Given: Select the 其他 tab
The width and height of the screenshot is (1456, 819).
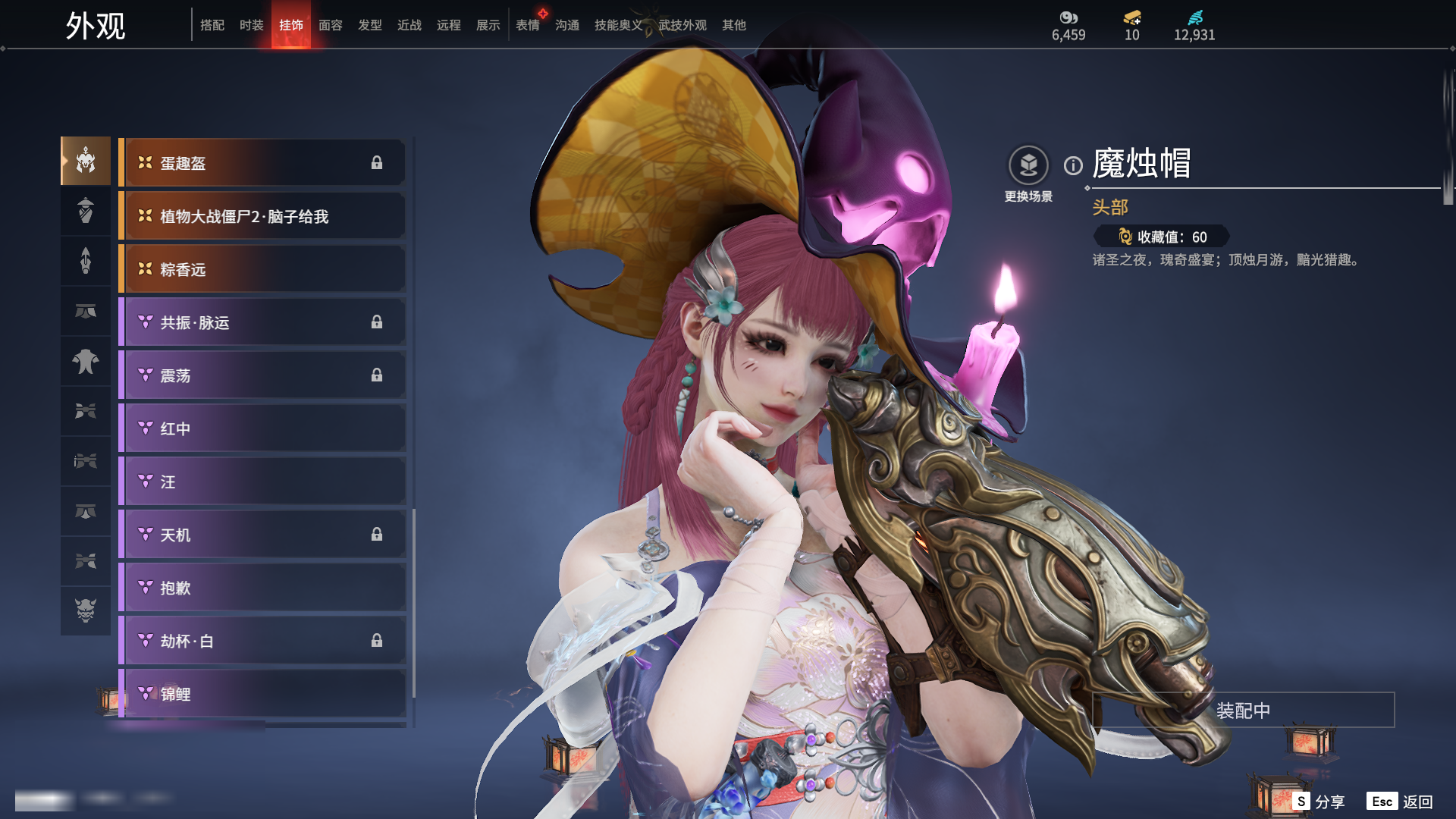Looking at the screenshot, I should click(733, 25).
